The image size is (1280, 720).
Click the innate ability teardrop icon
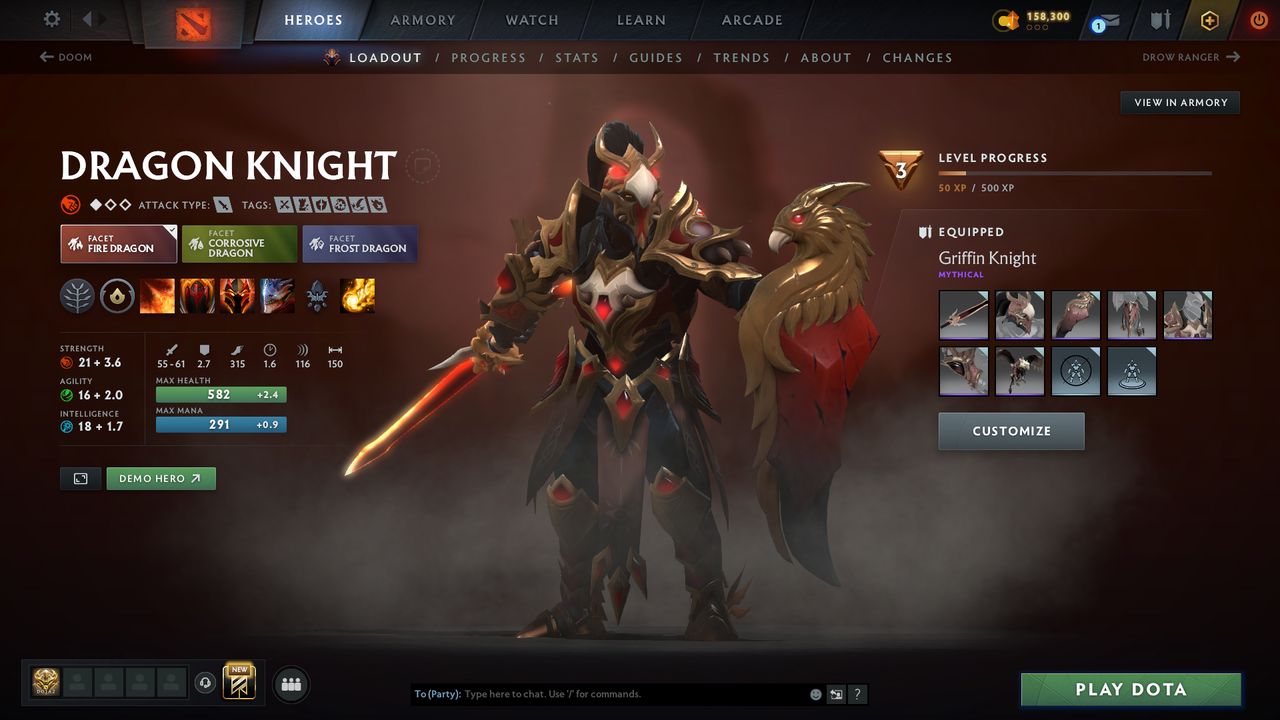tap(117, 296)
